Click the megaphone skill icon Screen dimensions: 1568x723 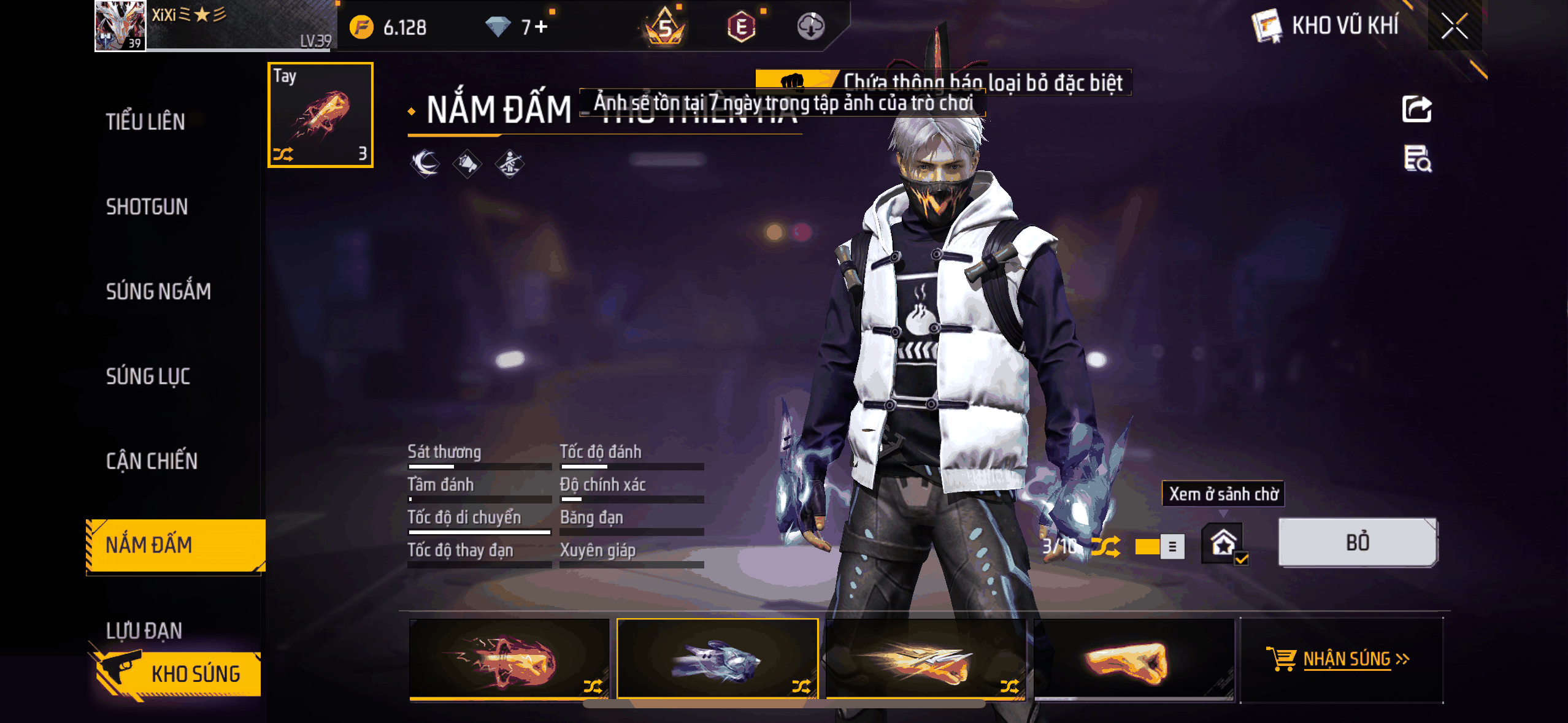pyautogui.click(x=467, y=164)
